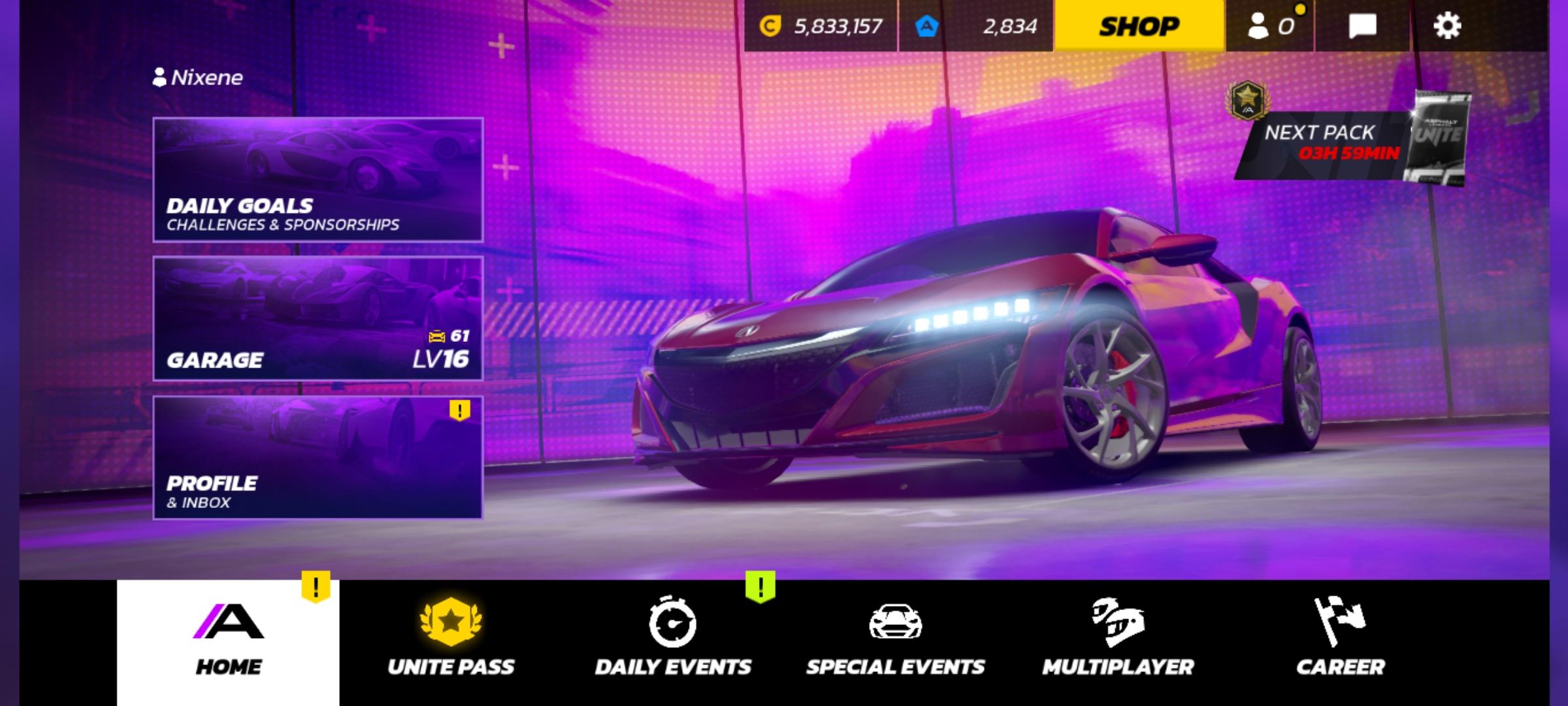The width and height of the screenshot is (1568, 706).
Task: Select the Home tab
Action: click(228, 641)
